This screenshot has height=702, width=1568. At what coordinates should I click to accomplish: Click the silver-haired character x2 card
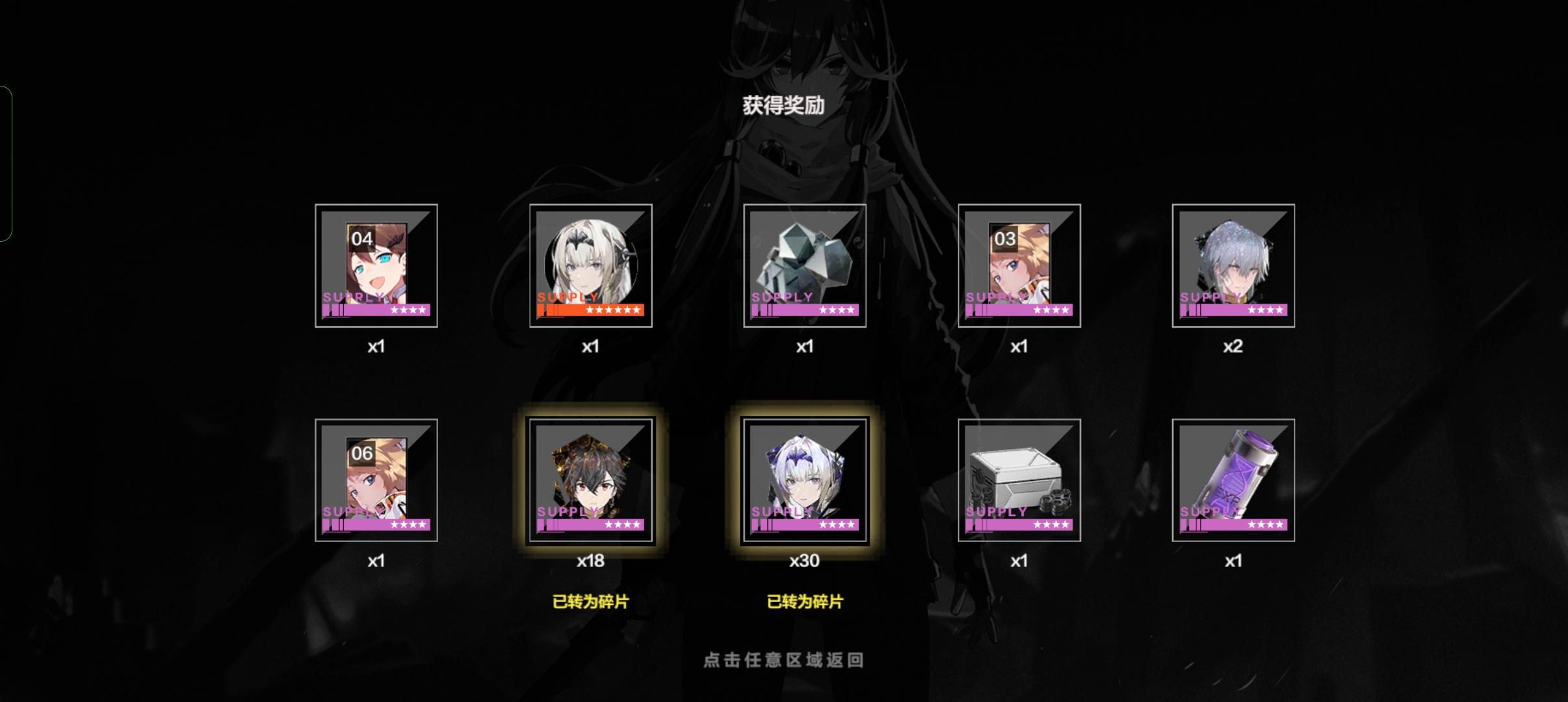tap(1233, 265)
